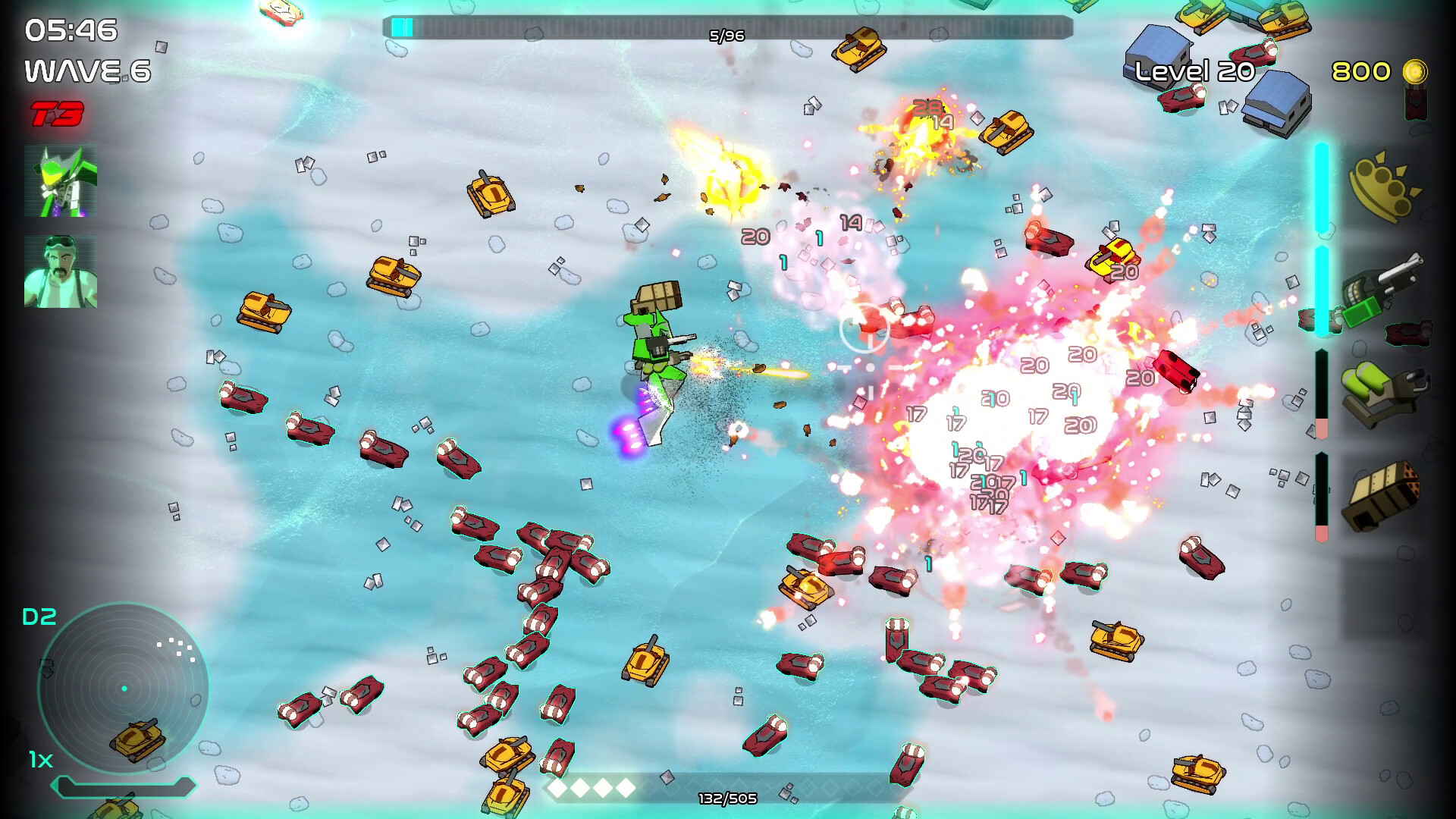Click the crosshair reticle on the battlefield

(864, 328)
